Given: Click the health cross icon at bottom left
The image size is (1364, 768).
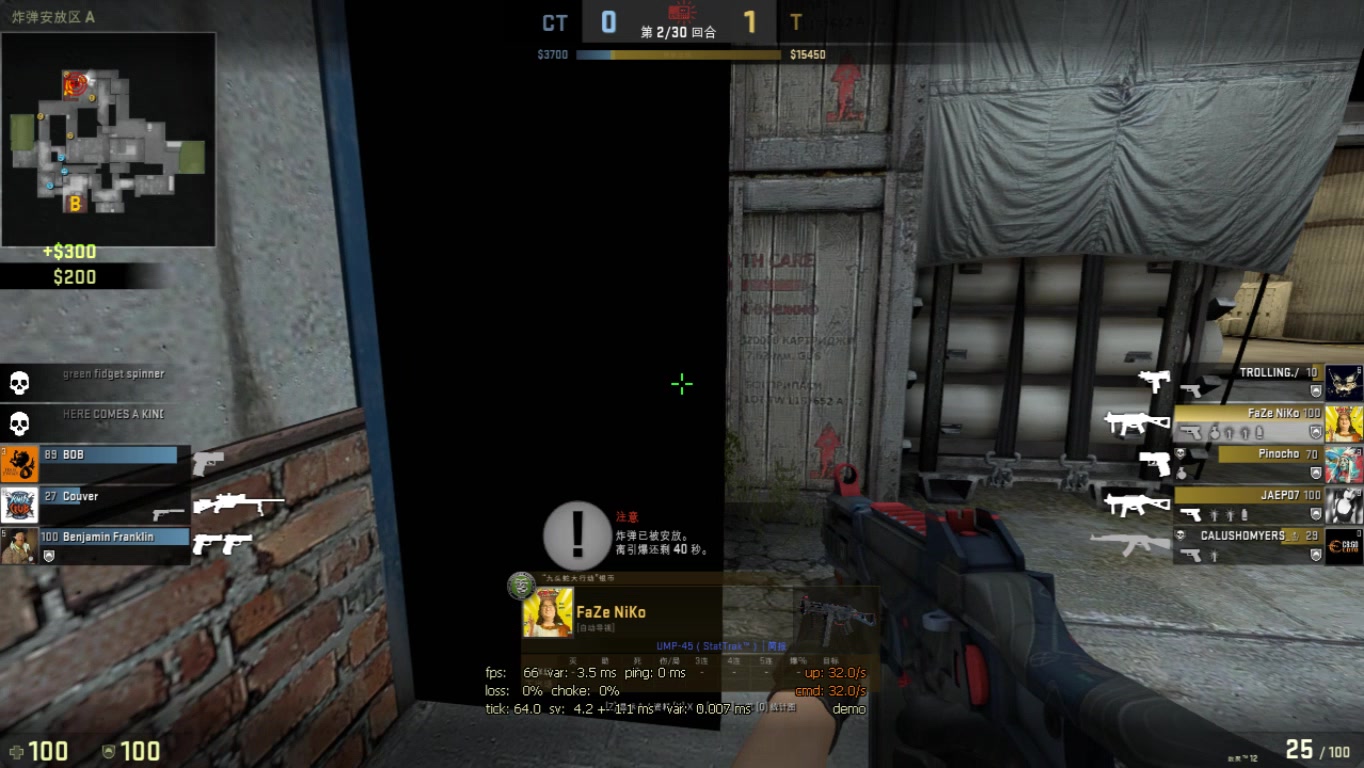Looking at the screenshot, I should (x=17, y=750).
